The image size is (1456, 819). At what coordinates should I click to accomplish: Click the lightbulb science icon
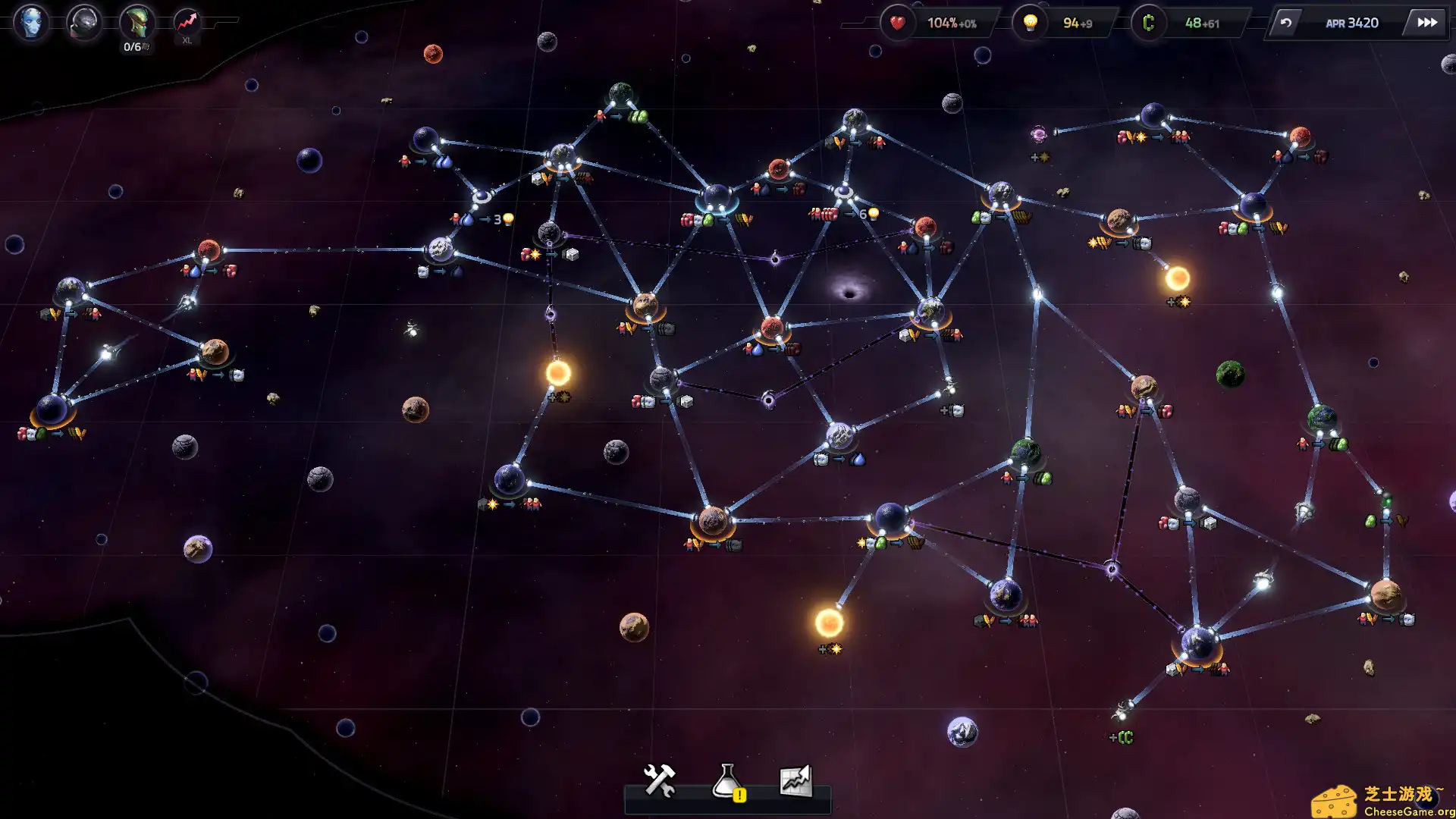(x=1030, y=23)
